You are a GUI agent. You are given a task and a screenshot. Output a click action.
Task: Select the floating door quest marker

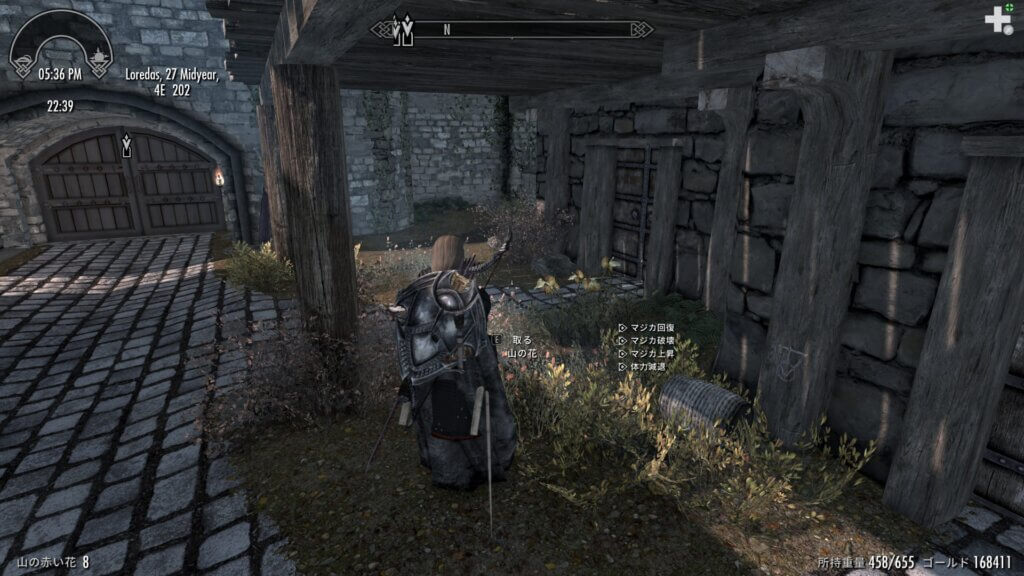(126, 144)
